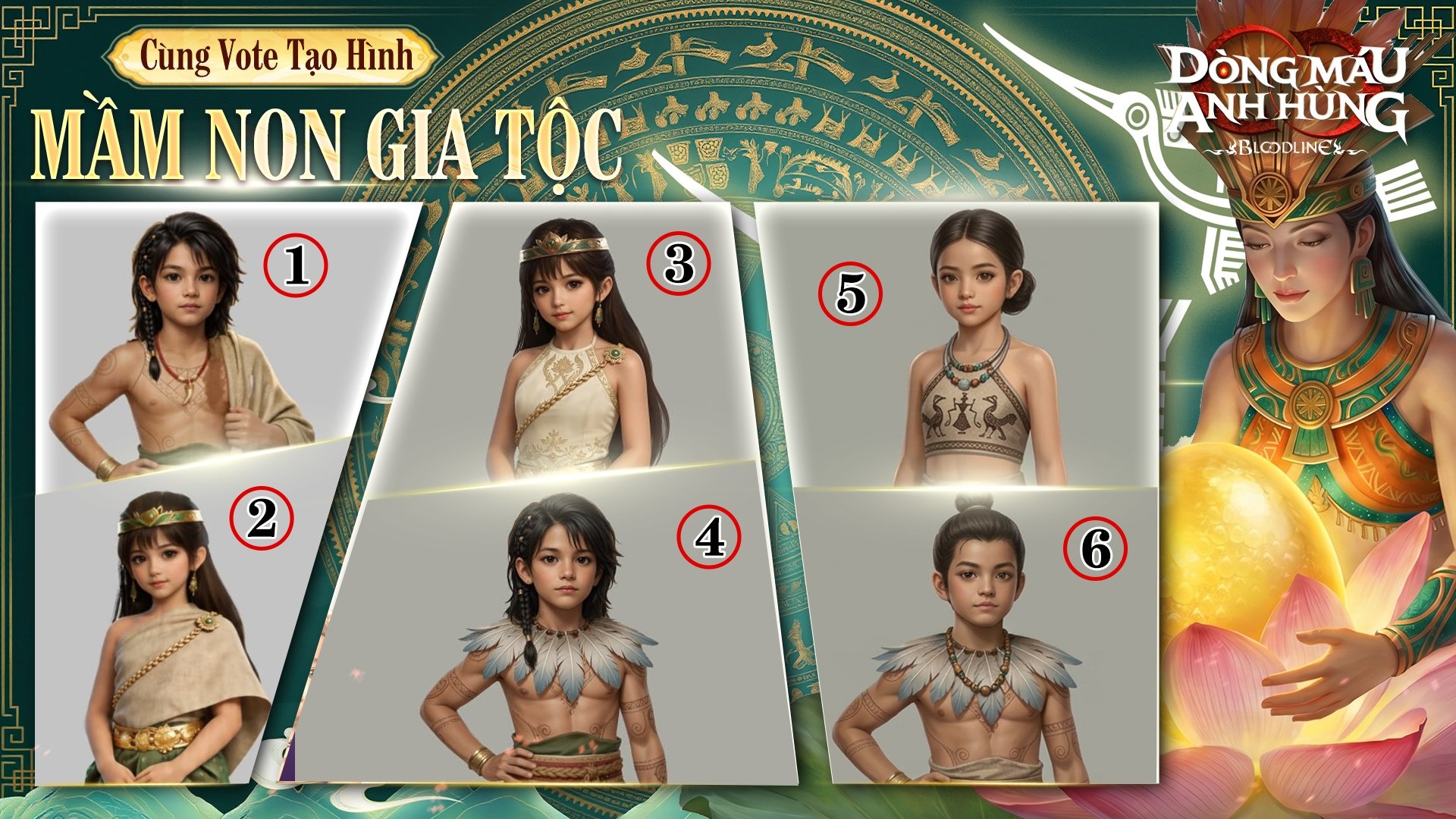Select character design number 1
The image size is (1456, 819).
click(295, 266)
